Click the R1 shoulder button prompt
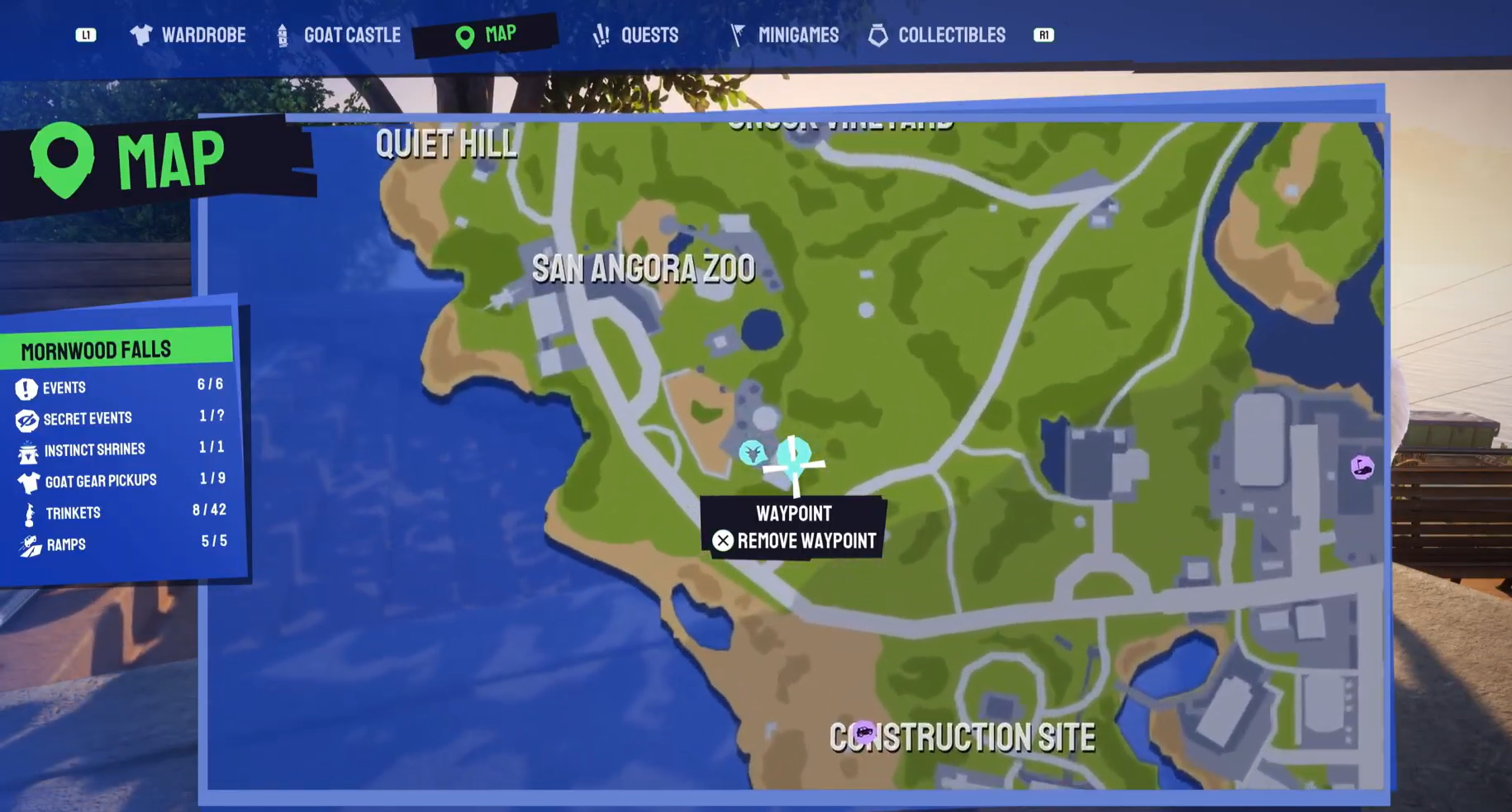The image size is (1512, 812). pos(1043,35)
